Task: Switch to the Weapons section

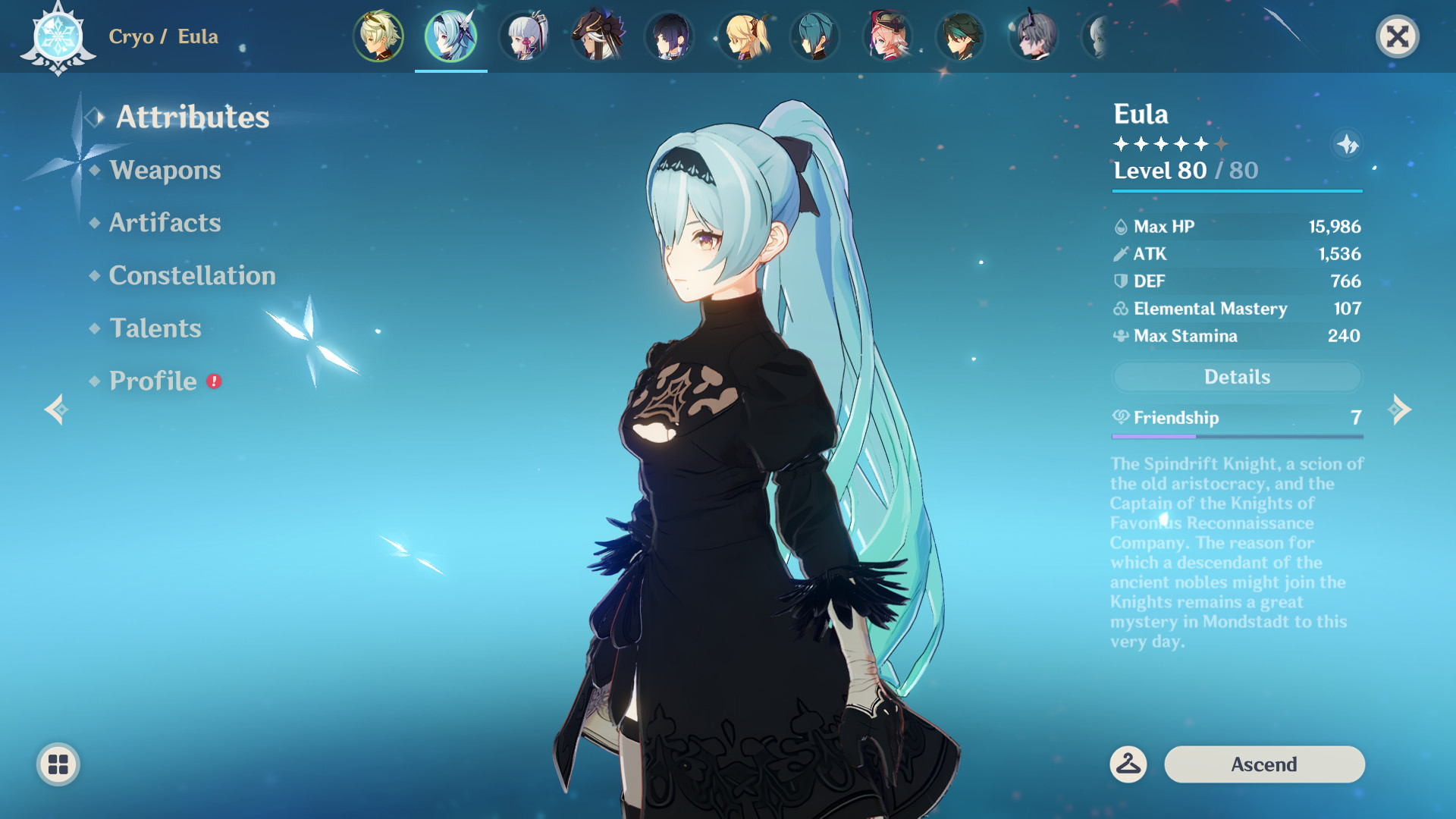Action: point(164,171)
